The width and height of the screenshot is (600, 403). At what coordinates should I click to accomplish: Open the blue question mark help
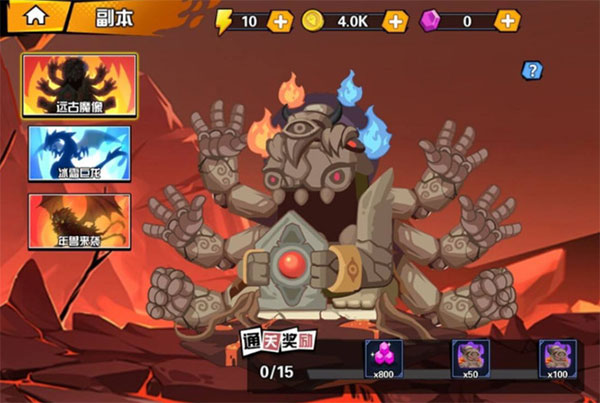(532, 70)
